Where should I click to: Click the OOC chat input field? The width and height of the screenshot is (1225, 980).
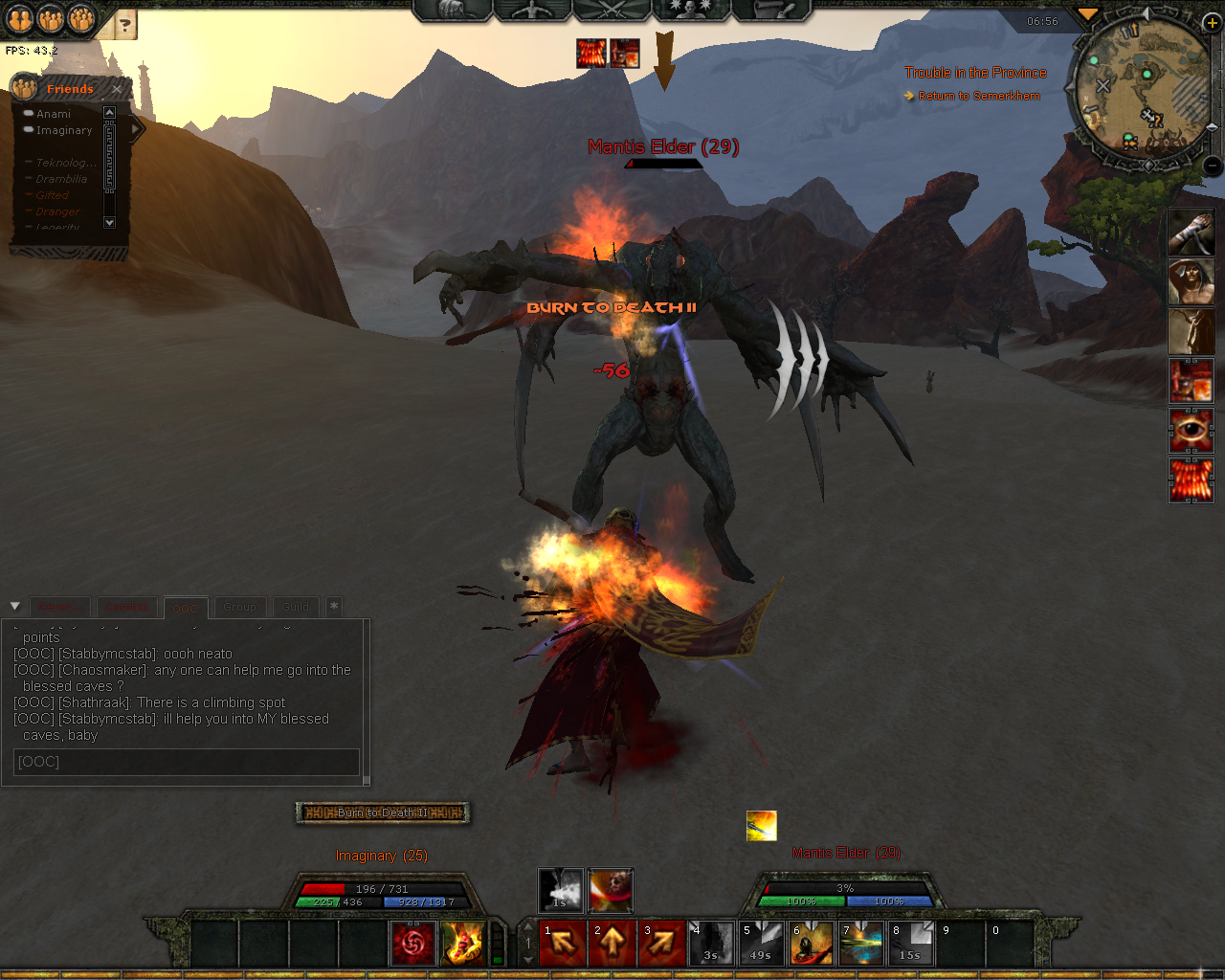tap(187, 762)
